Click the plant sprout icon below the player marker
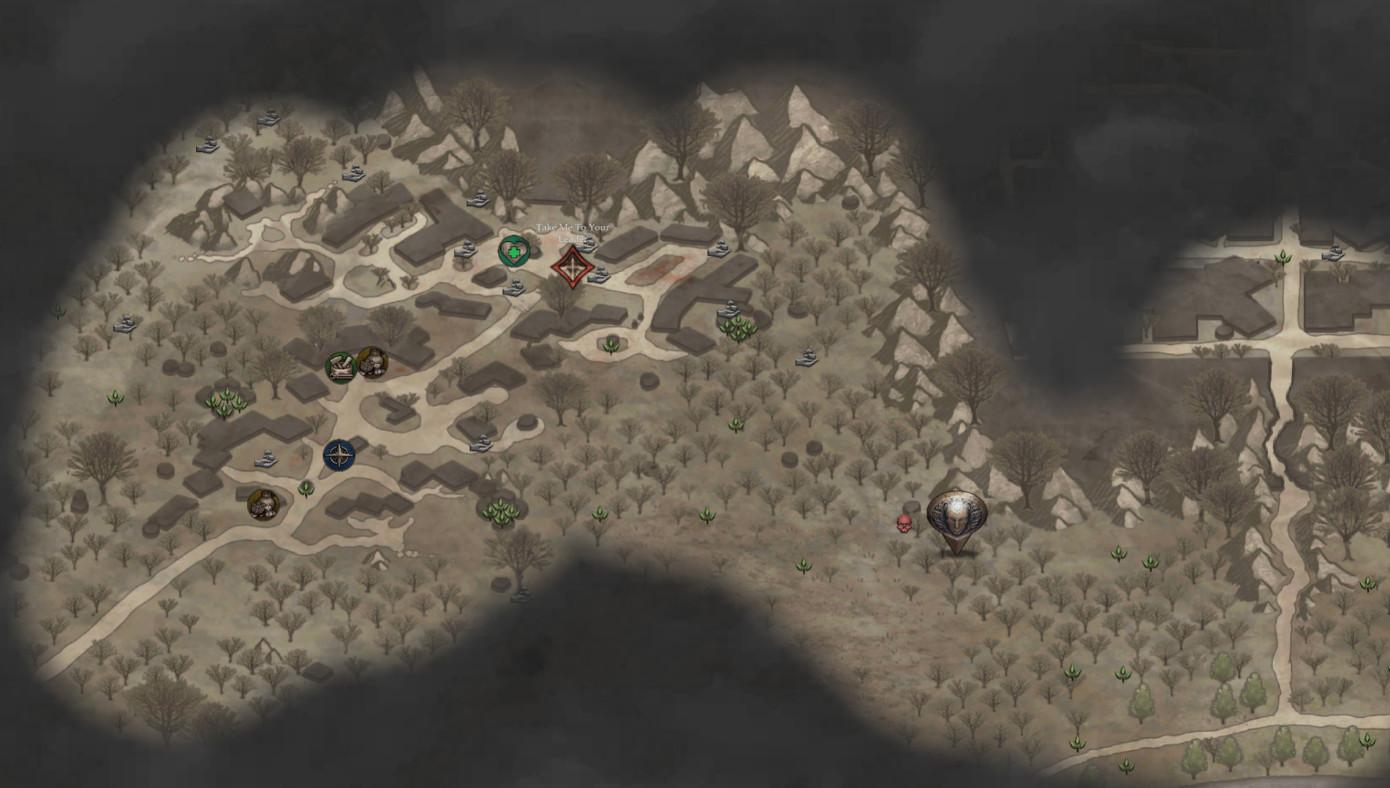This screenshot has width=1390, height=788. (x=805, y=567)
